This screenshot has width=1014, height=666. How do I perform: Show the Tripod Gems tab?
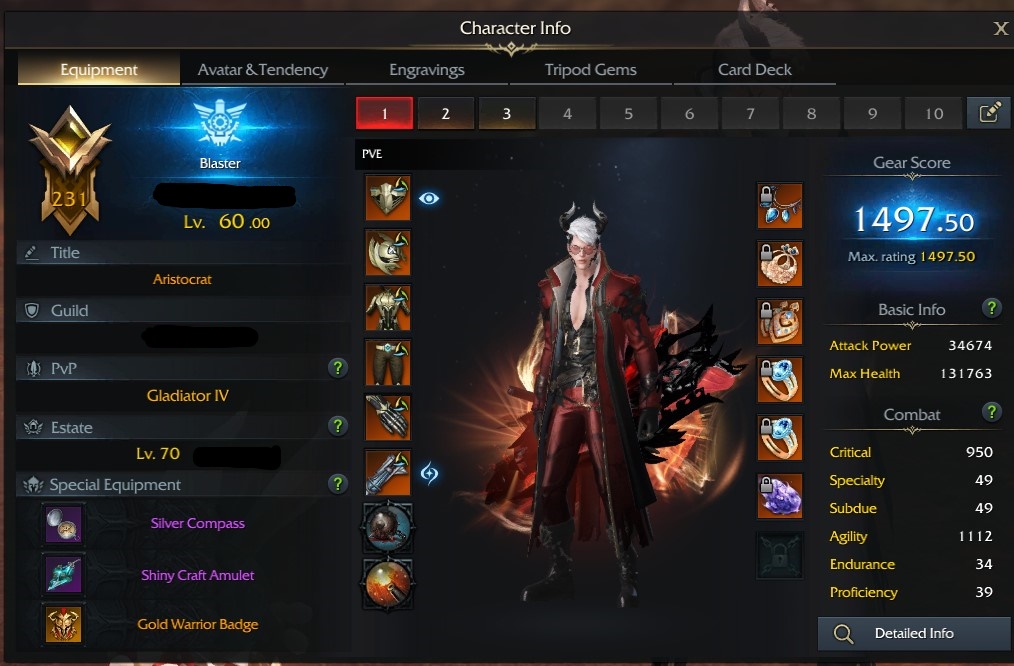590,70
